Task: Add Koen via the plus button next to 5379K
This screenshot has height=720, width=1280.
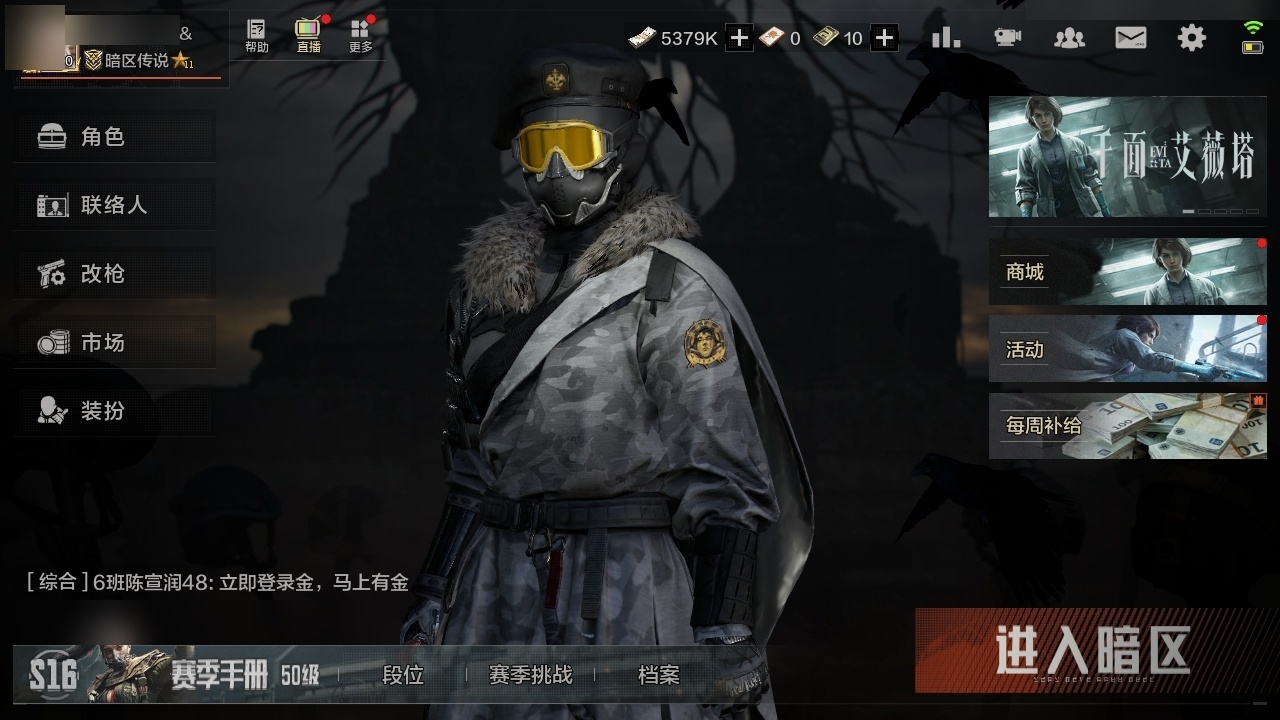Action: [737, 36]
